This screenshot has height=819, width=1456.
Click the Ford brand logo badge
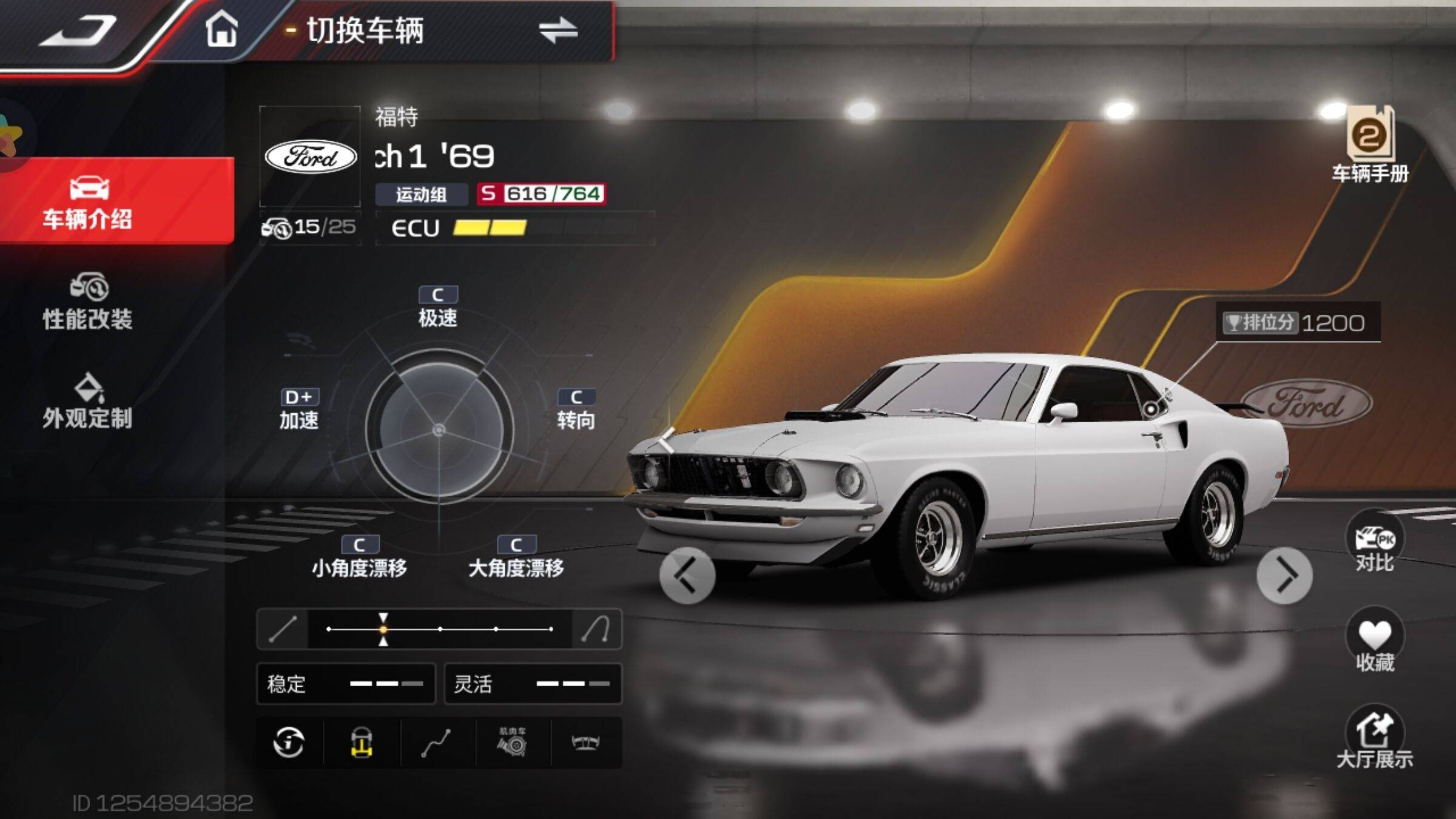(x=311, y=157)
